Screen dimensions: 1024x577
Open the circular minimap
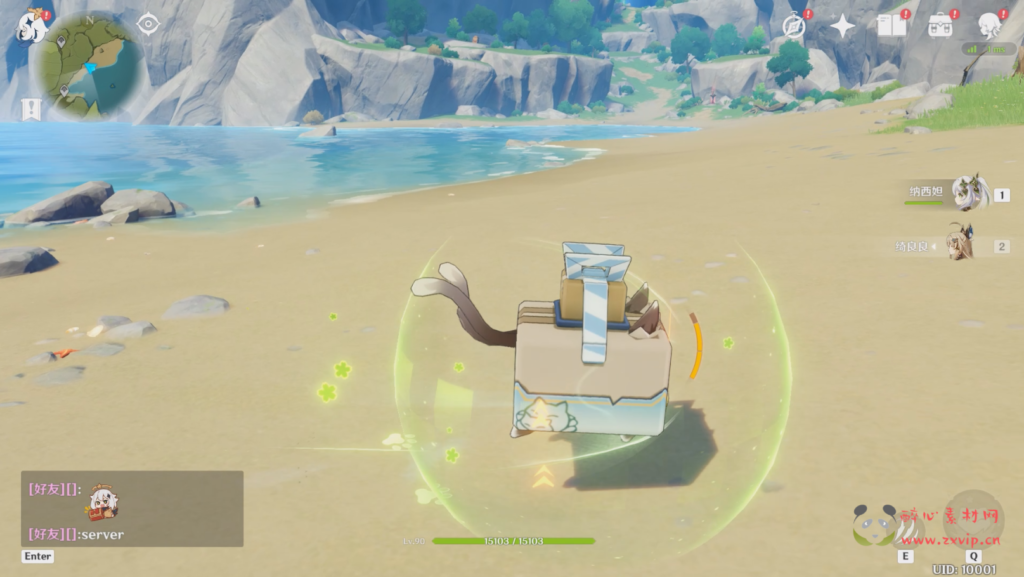pos(86,65)
